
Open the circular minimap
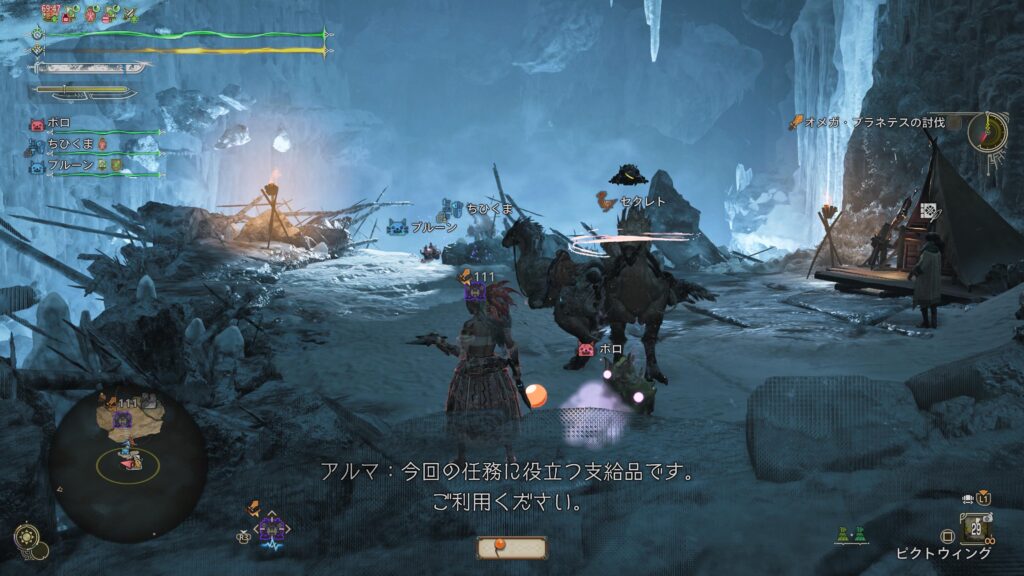point(127,461)
